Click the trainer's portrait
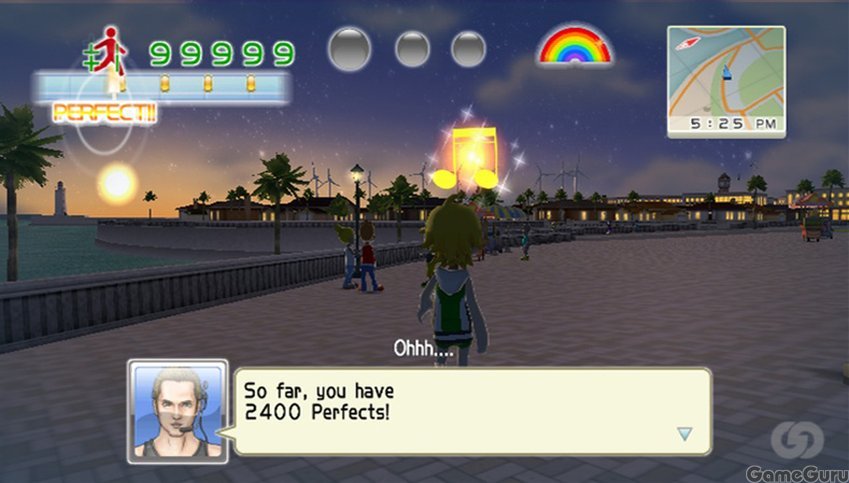This screenshot has height=483, width=849. [x=178, y=411]
